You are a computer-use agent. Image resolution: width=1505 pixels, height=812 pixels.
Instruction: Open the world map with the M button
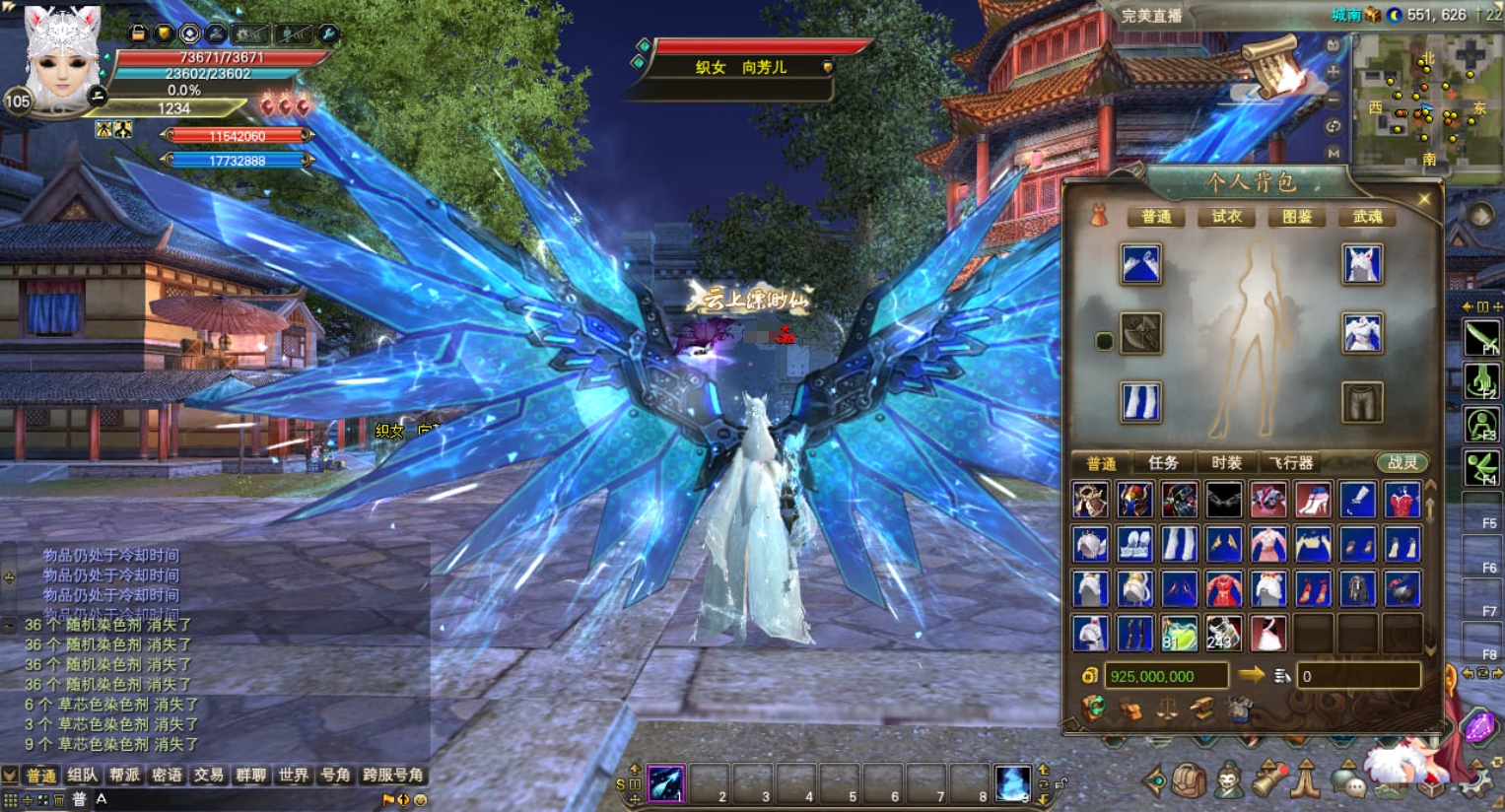(x=1334, y=153)
